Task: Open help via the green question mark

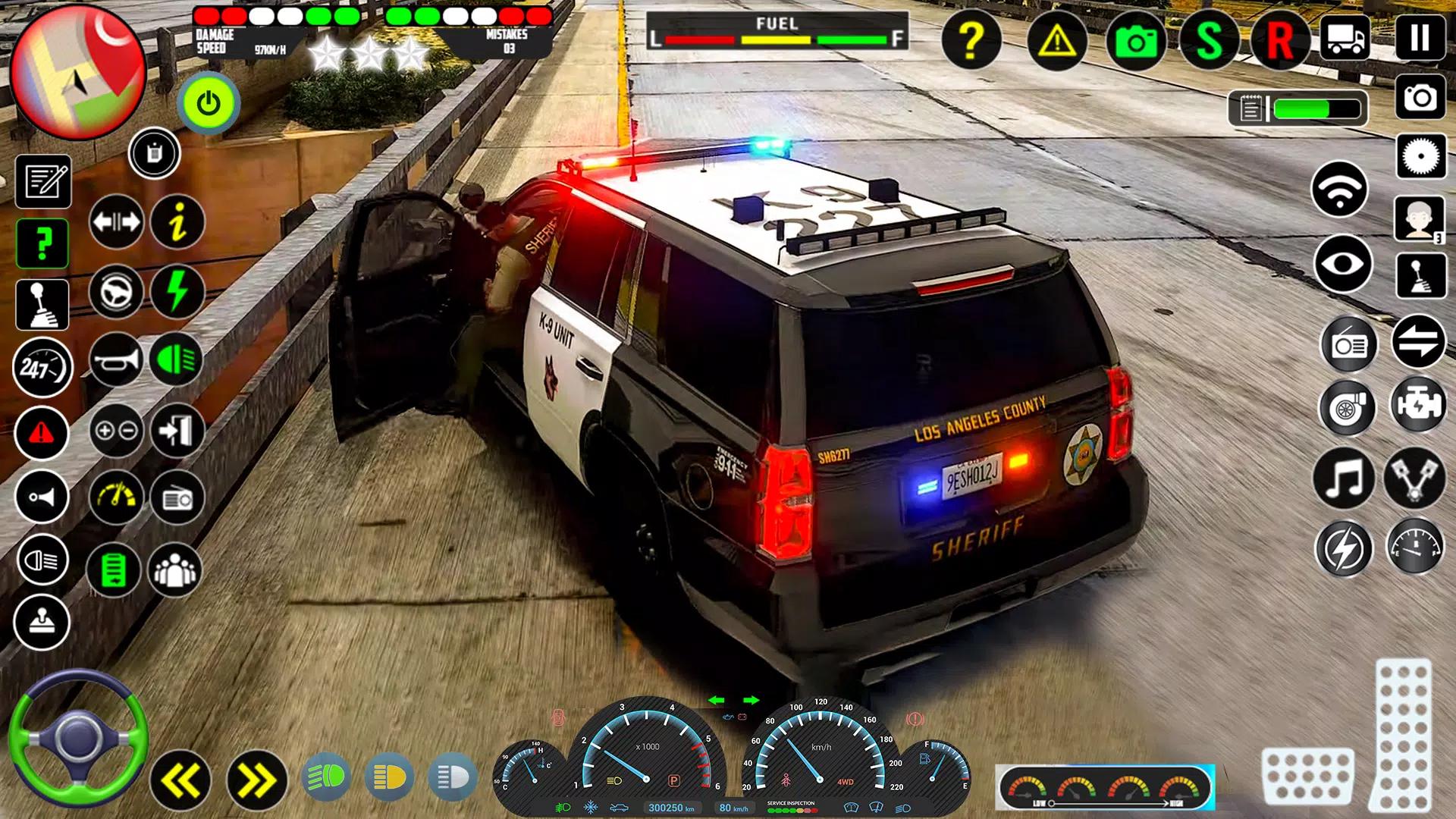Action: point(42,243)
